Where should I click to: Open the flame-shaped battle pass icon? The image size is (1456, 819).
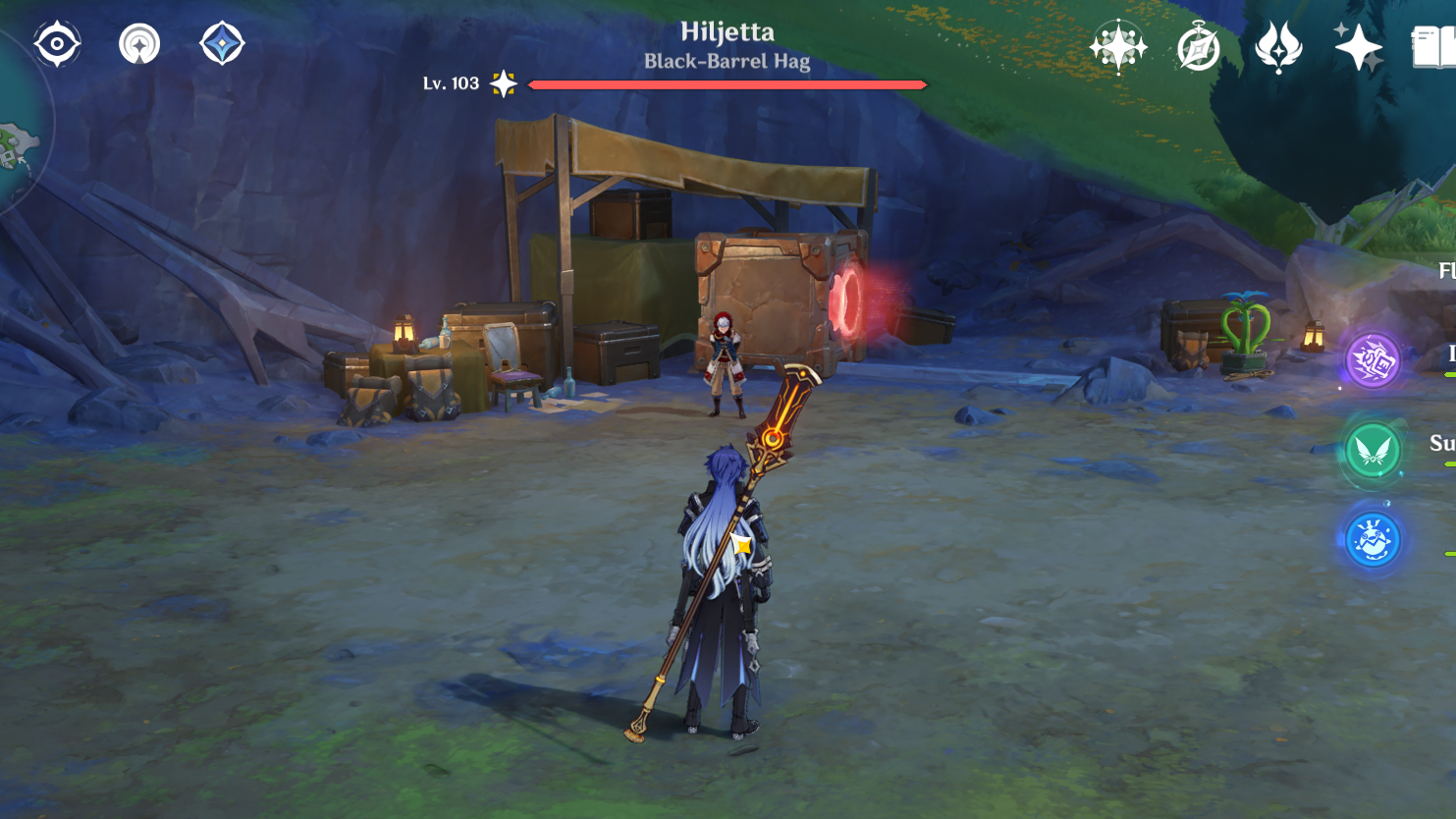(x=1278, y=47)
